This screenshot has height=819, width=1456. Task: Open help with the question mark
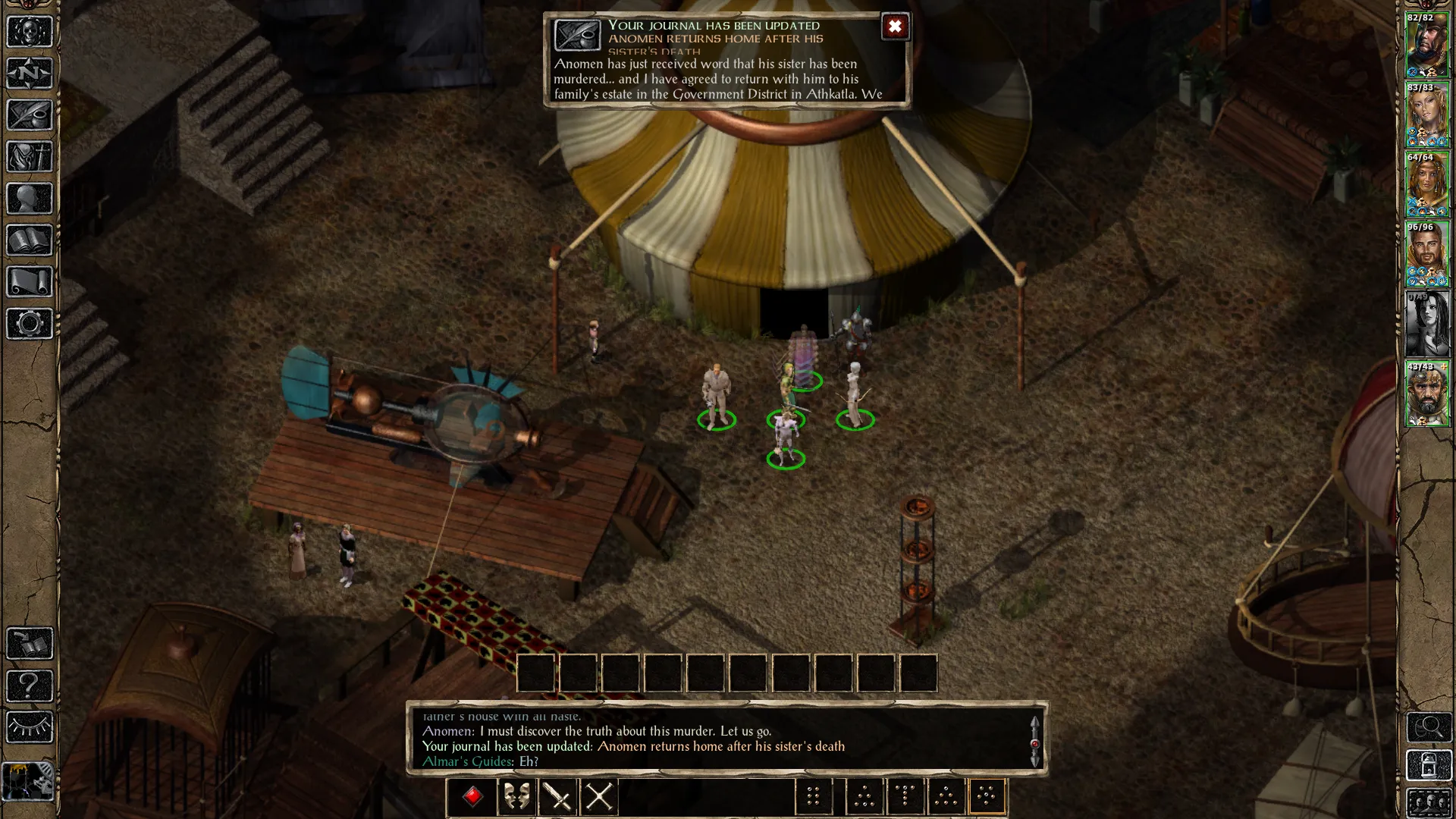pyautogui.click(x=30, y=686)
